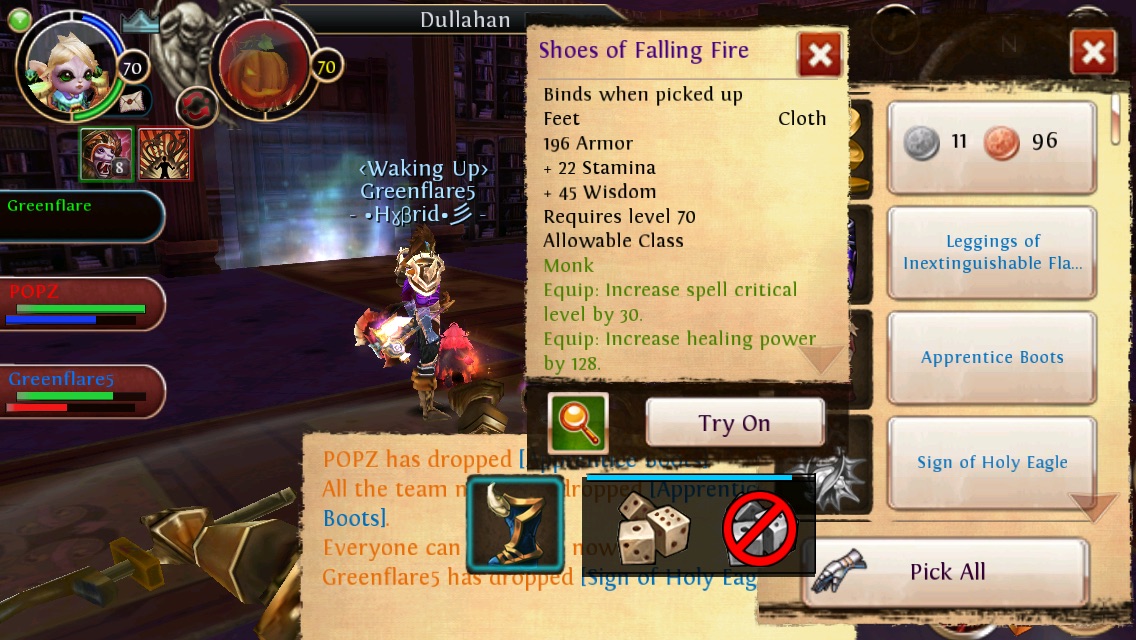Viewport: 1136px width, 640px height.
Task: Pass on the loot roll
Action: 760,529
